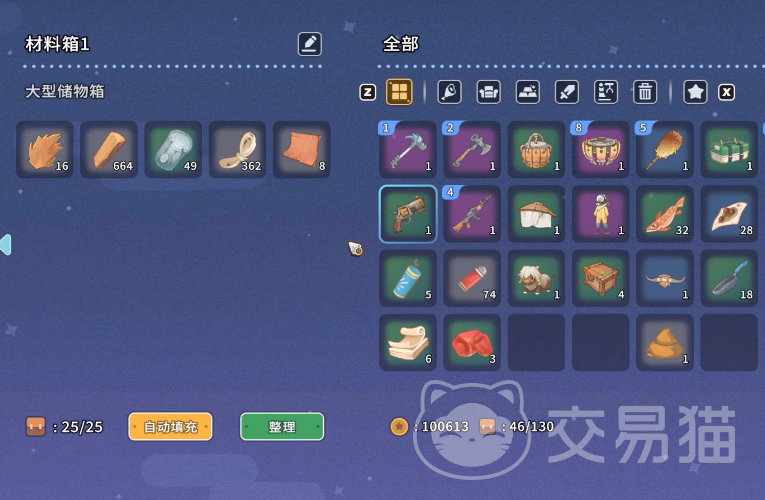Choose the yellow hazmat suit slot

click(x=601, y=214)
